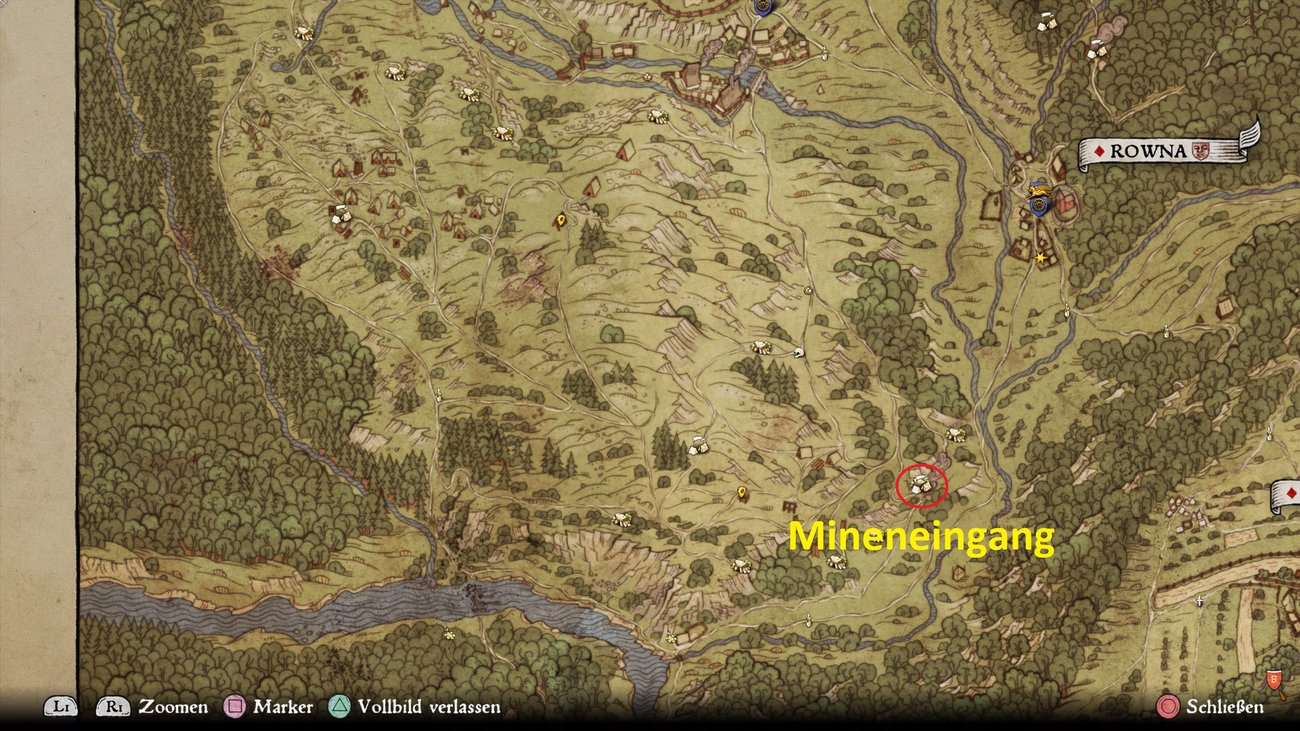Click the skull marker in the map center
Image resolution: width=1300 pixels, height=731 pixels.
798,352
